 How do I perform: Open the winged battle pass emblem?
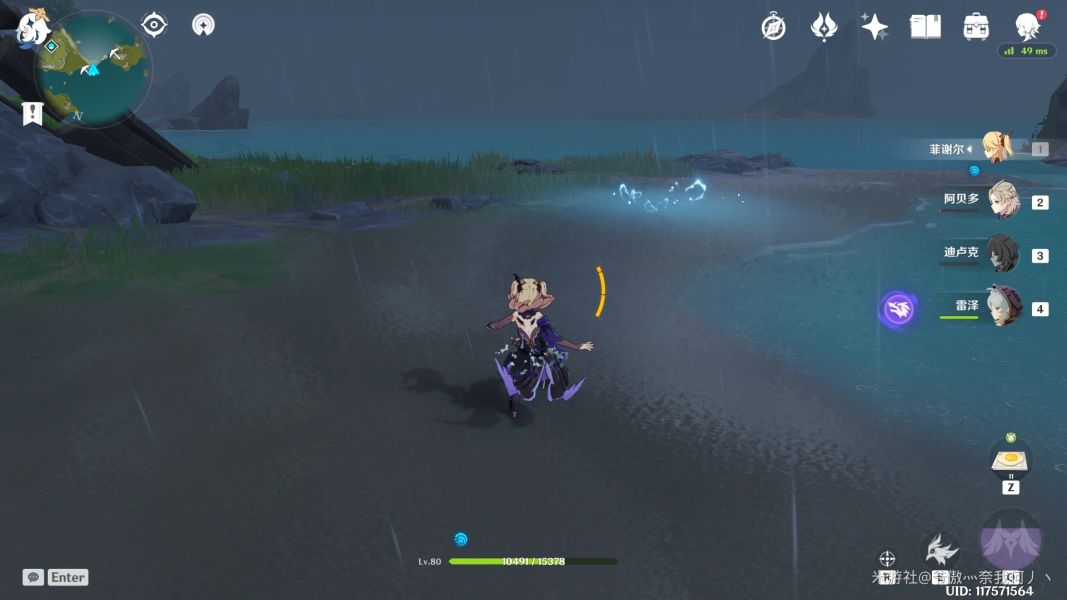[824, 27]
